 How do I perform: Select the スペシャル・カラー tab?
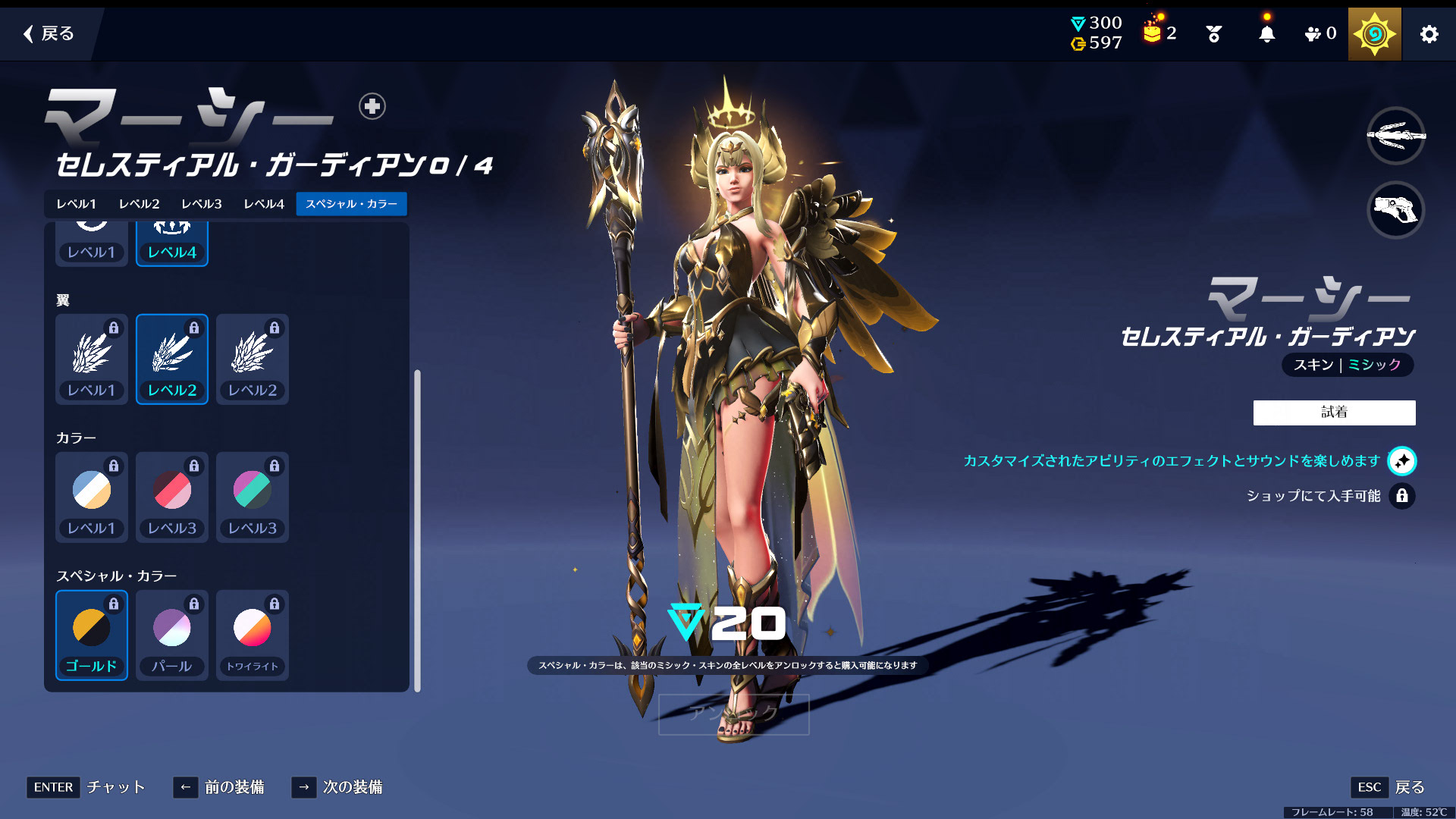351,204
